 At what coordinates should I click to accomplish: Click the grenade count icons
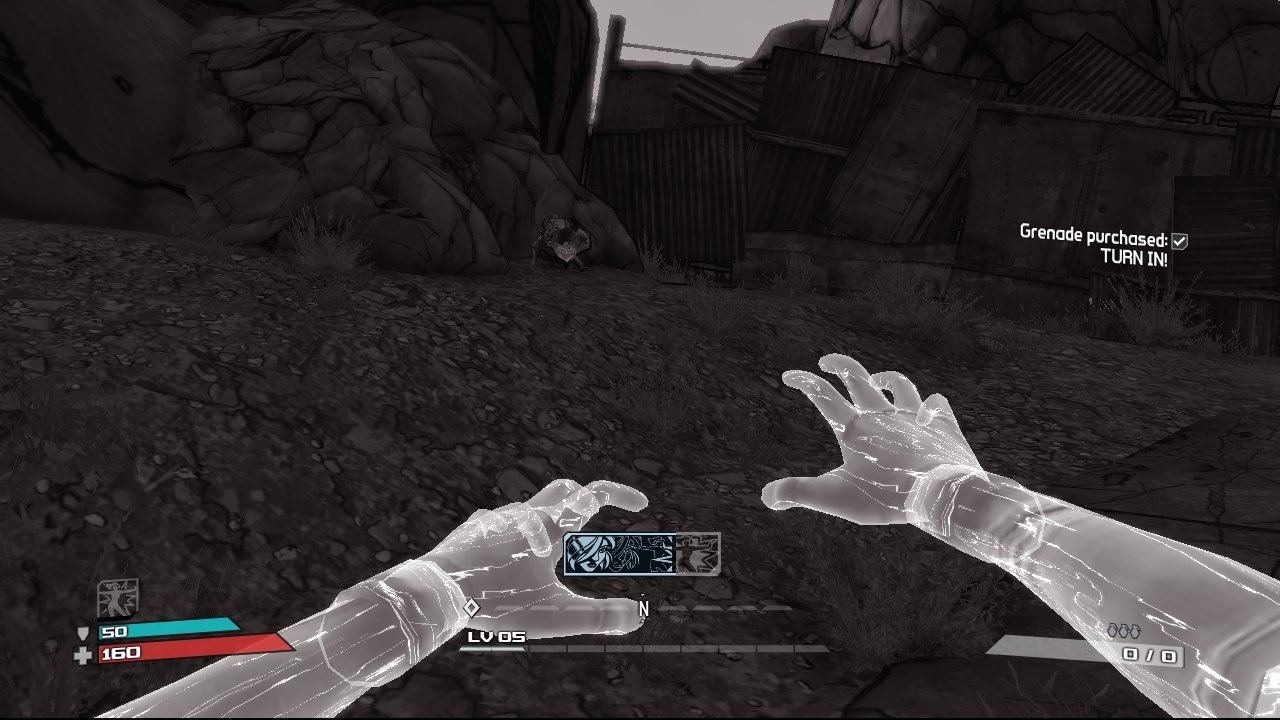tap(1122, 631)
